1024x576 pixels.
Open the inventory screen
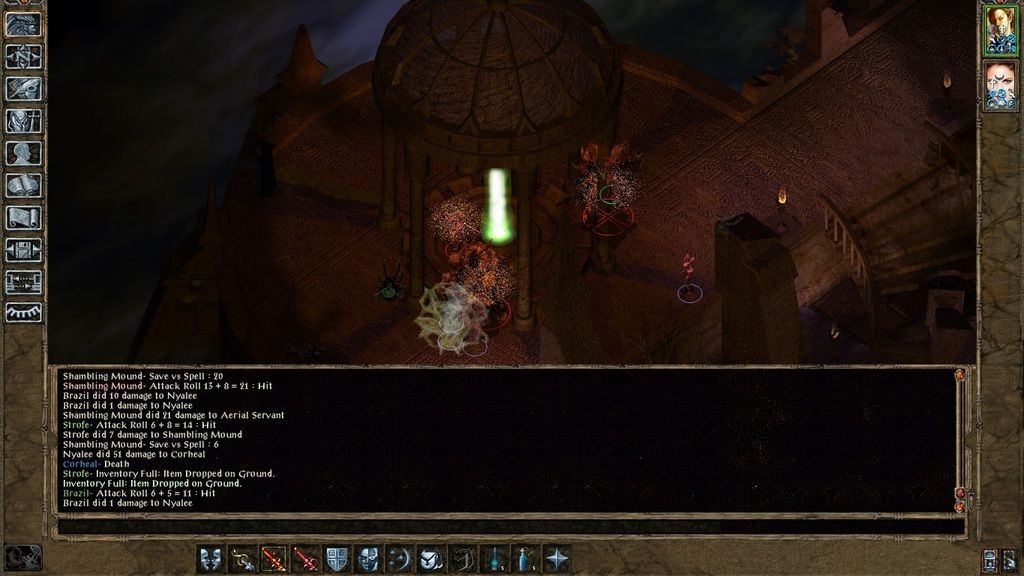pyautogui.click(x=23, y=121)
